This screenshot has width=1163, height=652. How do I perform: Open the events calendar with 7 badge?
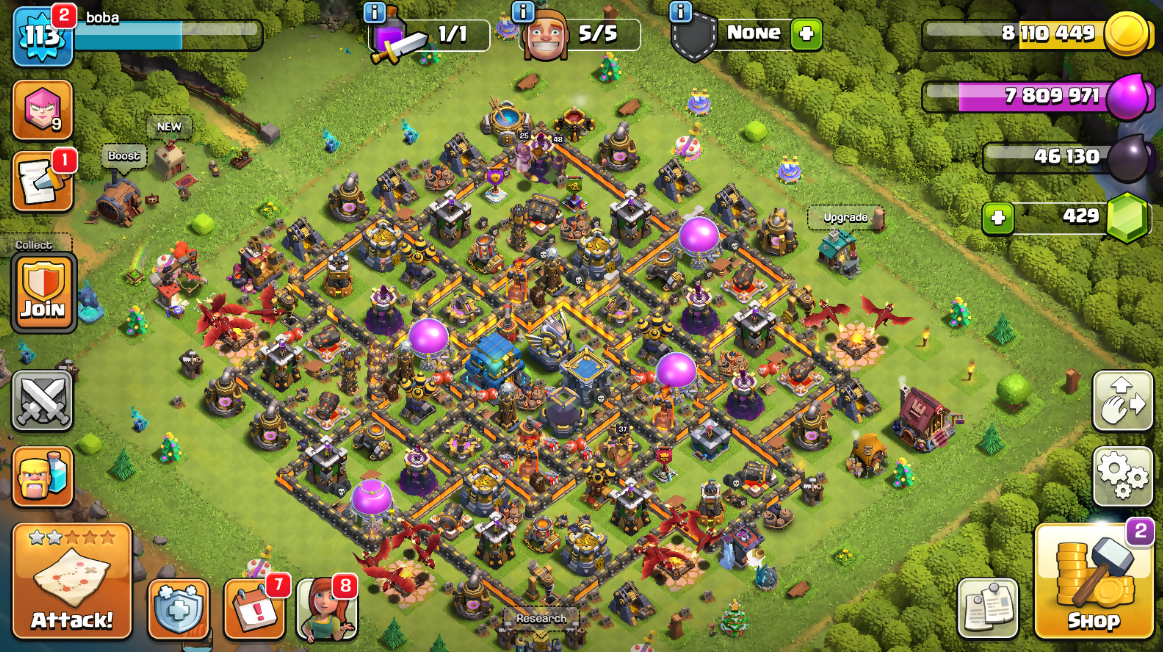(x=254, y=609)
